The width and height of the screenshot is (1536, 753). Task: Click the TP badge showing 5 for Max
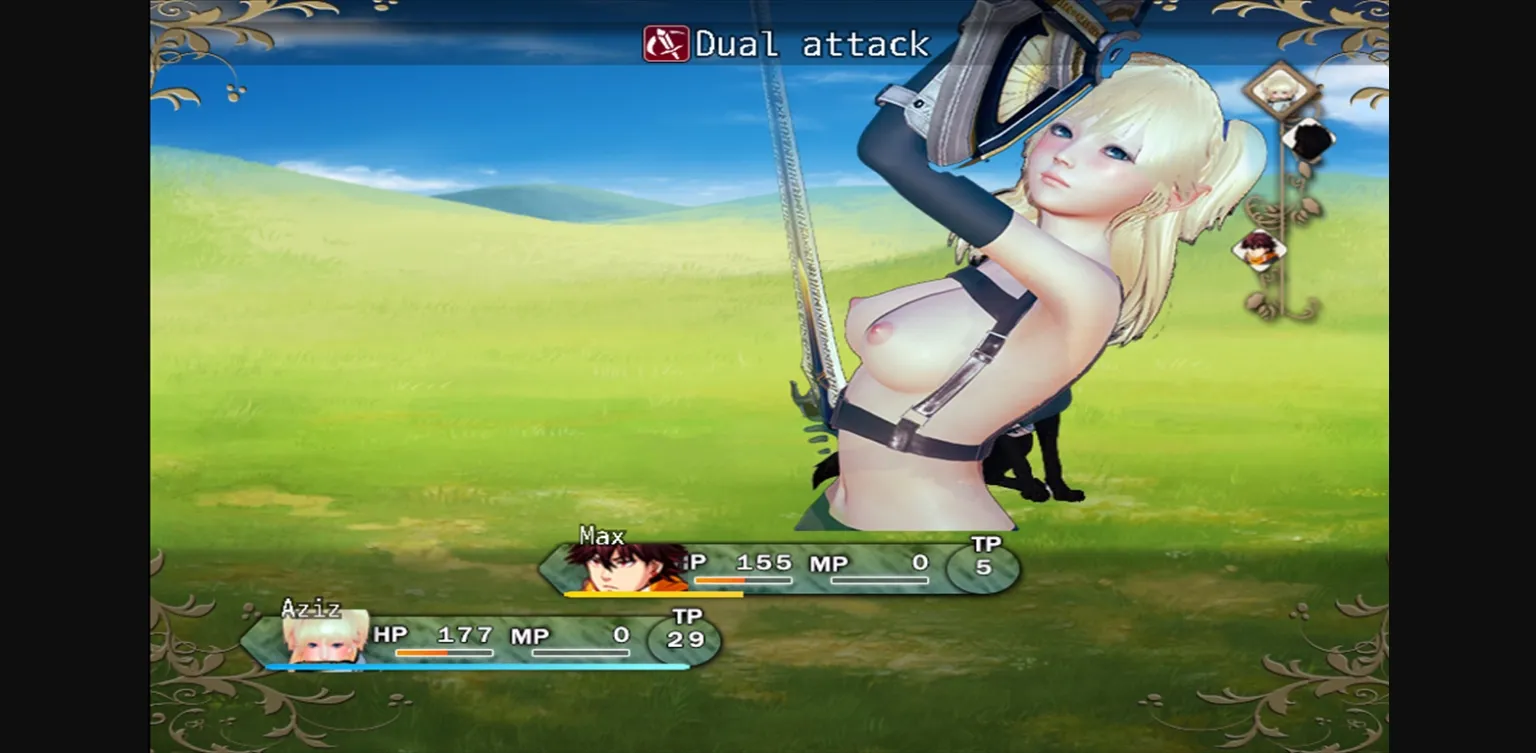[982, 566]
